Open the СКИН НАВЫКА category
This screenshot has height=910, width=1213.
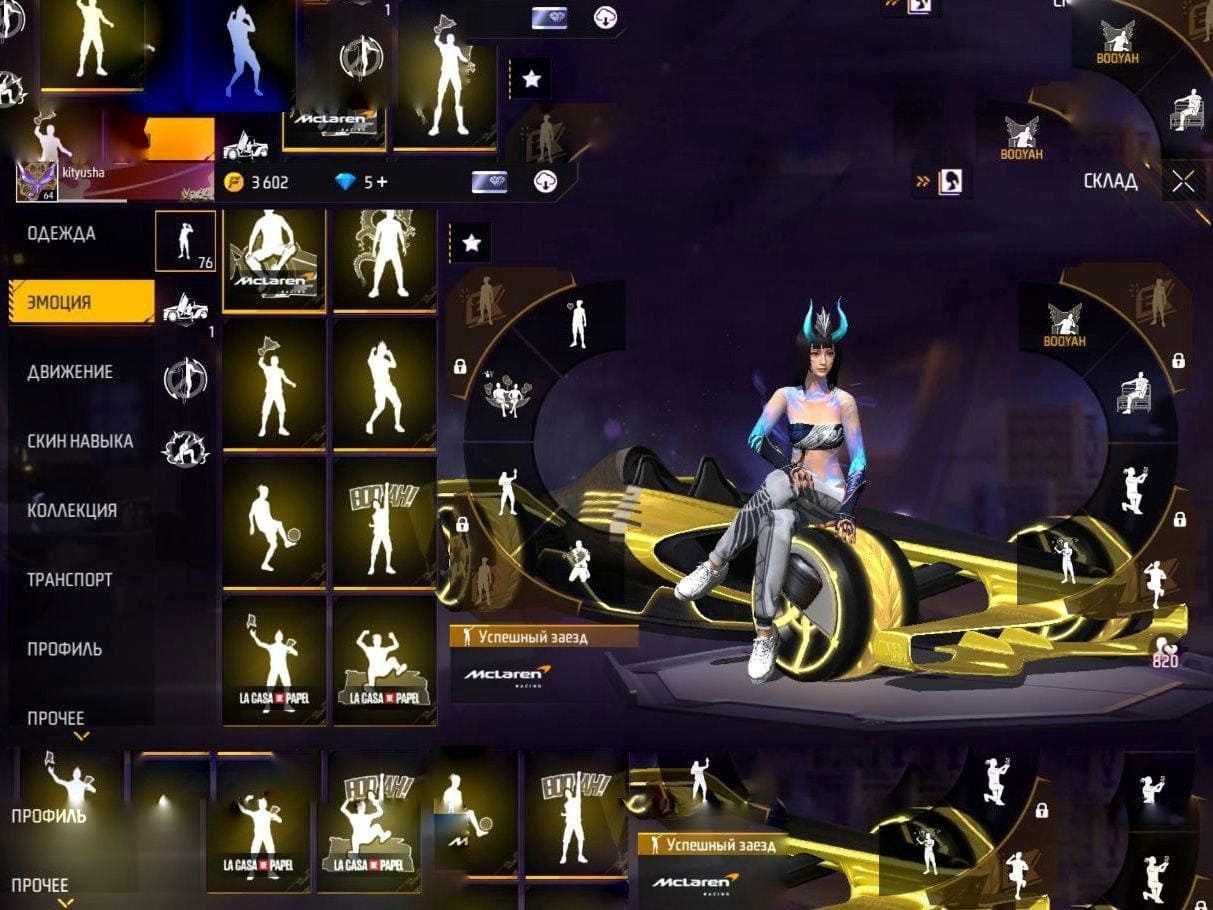pos(80,441)
